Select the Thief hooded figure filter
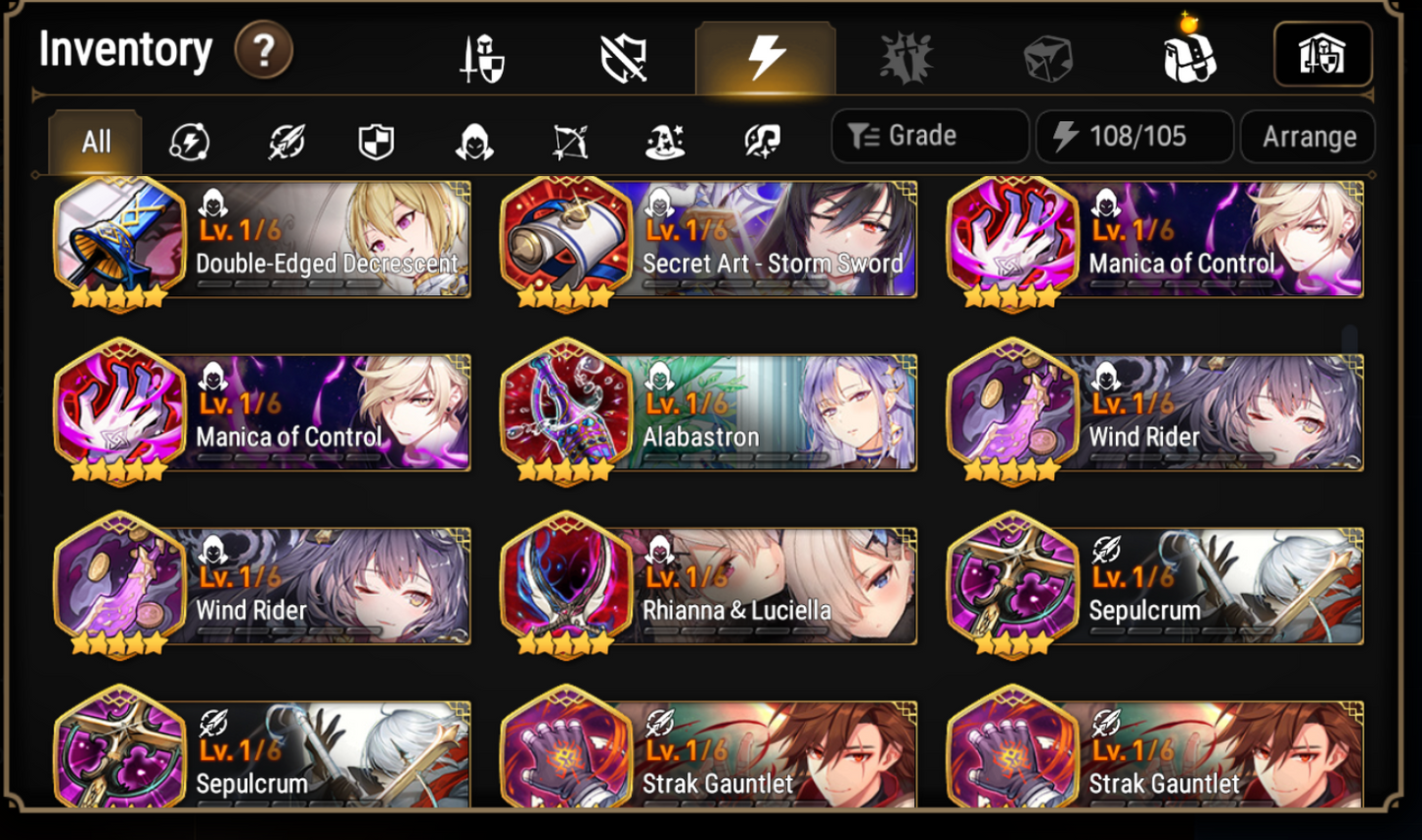The width and height of the screenshot is (1422, 840). click(x=472, y=143)
